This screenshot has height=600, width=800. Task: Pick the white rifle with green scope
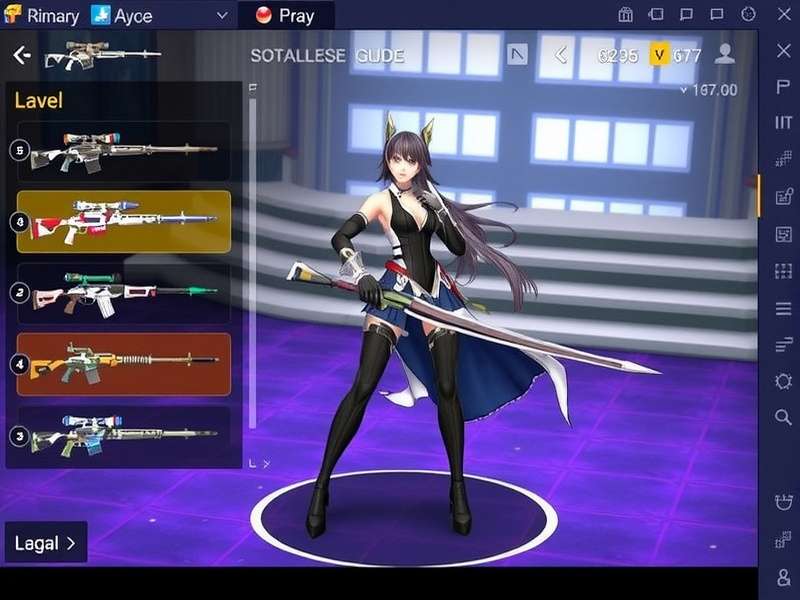click(124, 293)
